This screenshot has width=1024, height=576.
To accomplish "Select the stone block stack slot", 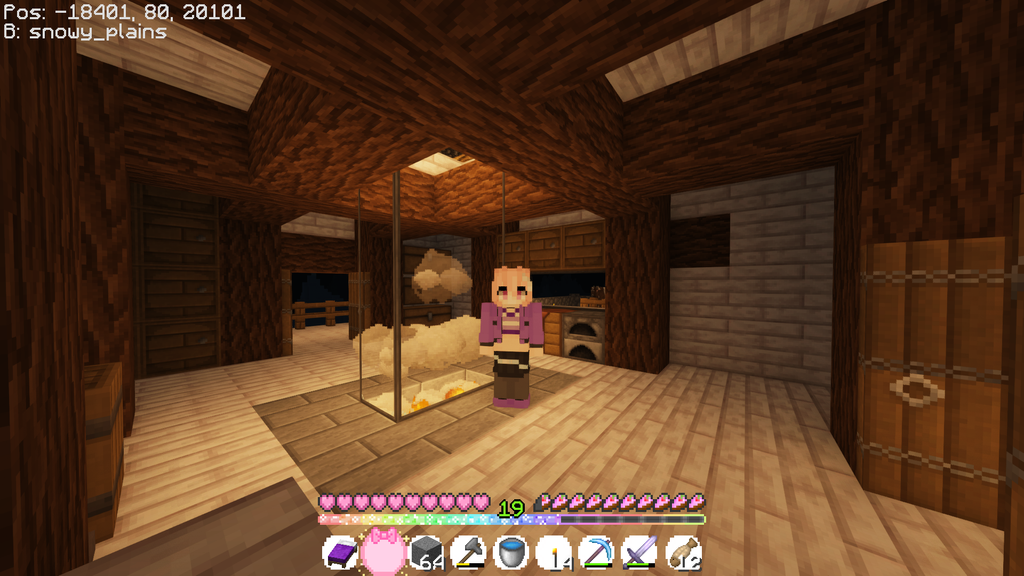I will (426, 552).
